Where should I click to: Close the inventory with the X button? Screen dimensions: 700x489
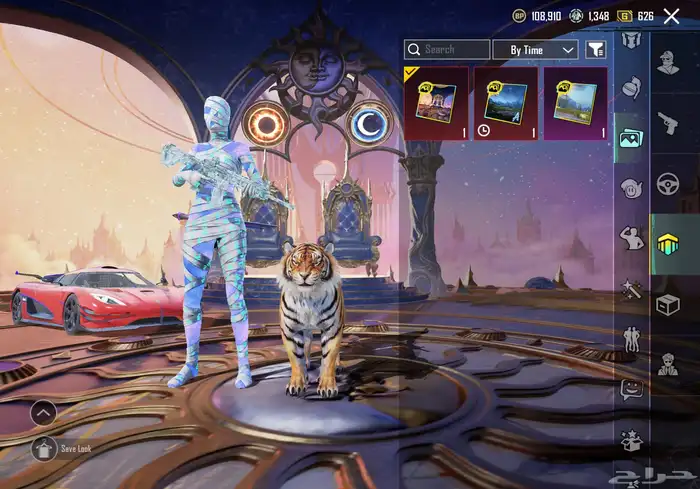[x=671, y=16]
